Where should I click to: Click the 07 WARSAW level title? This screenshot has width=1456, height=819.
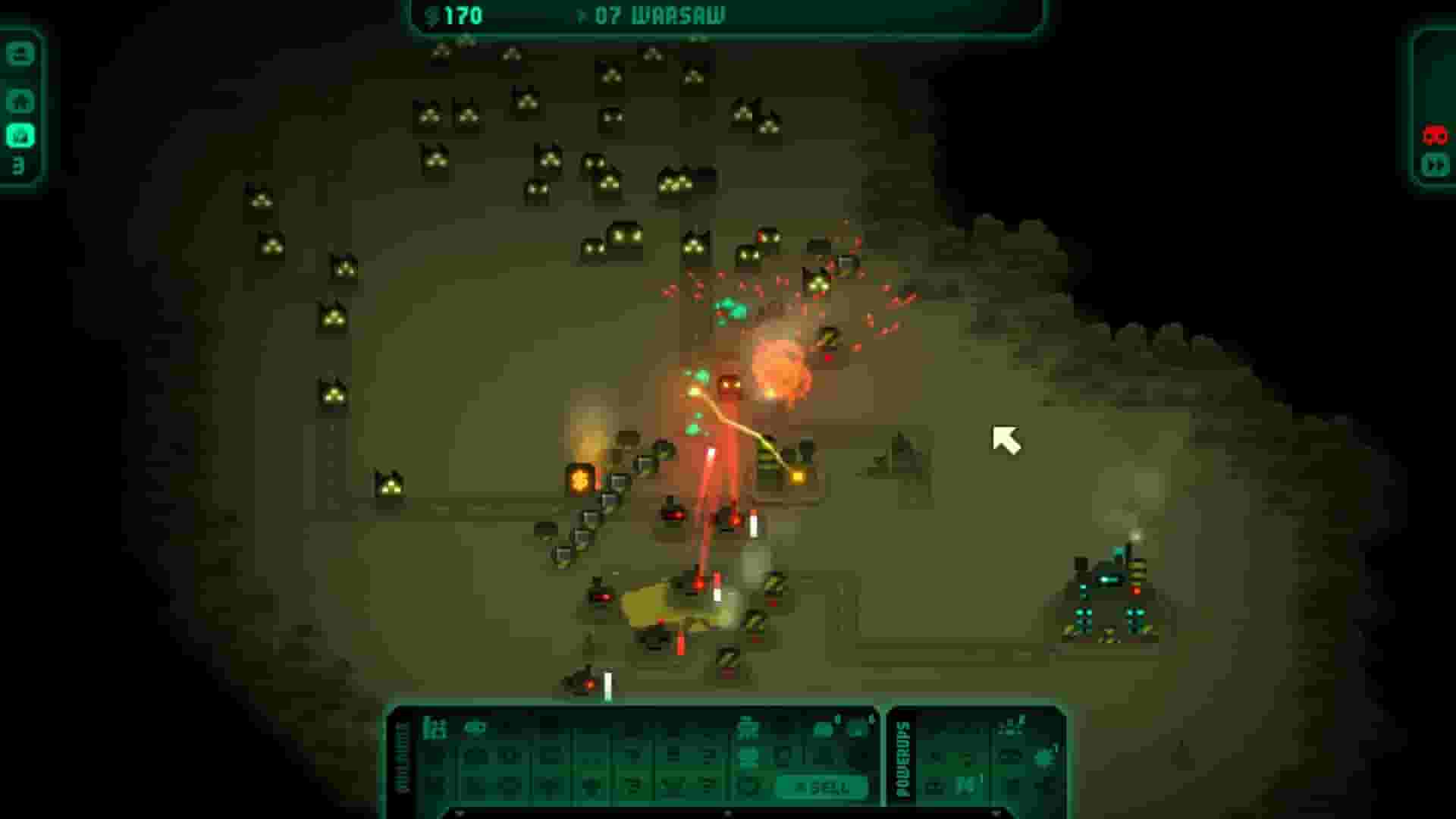(x=660, y=14)
